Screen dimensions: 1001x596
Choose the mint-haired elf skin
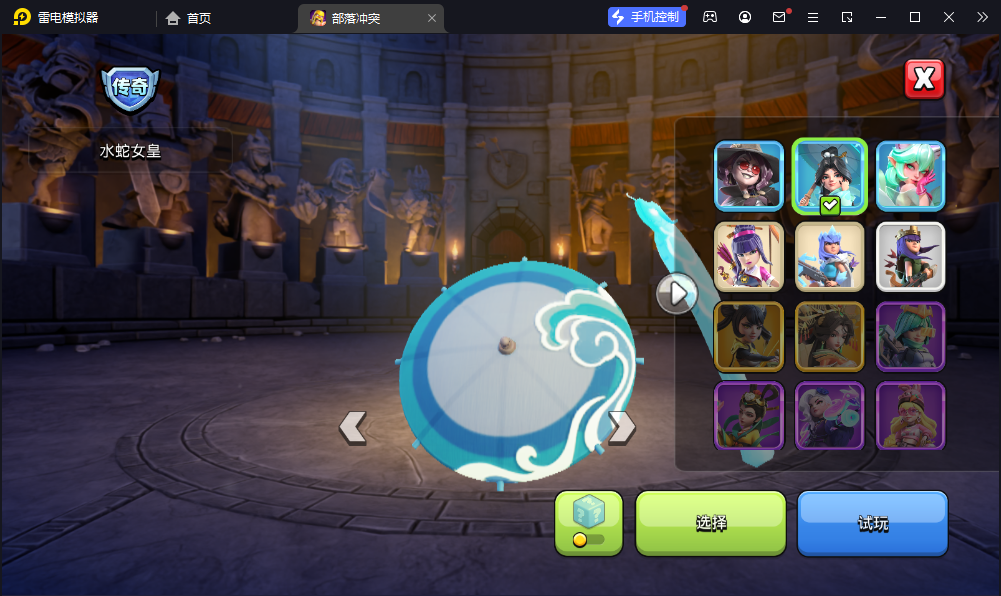point(910,176)
